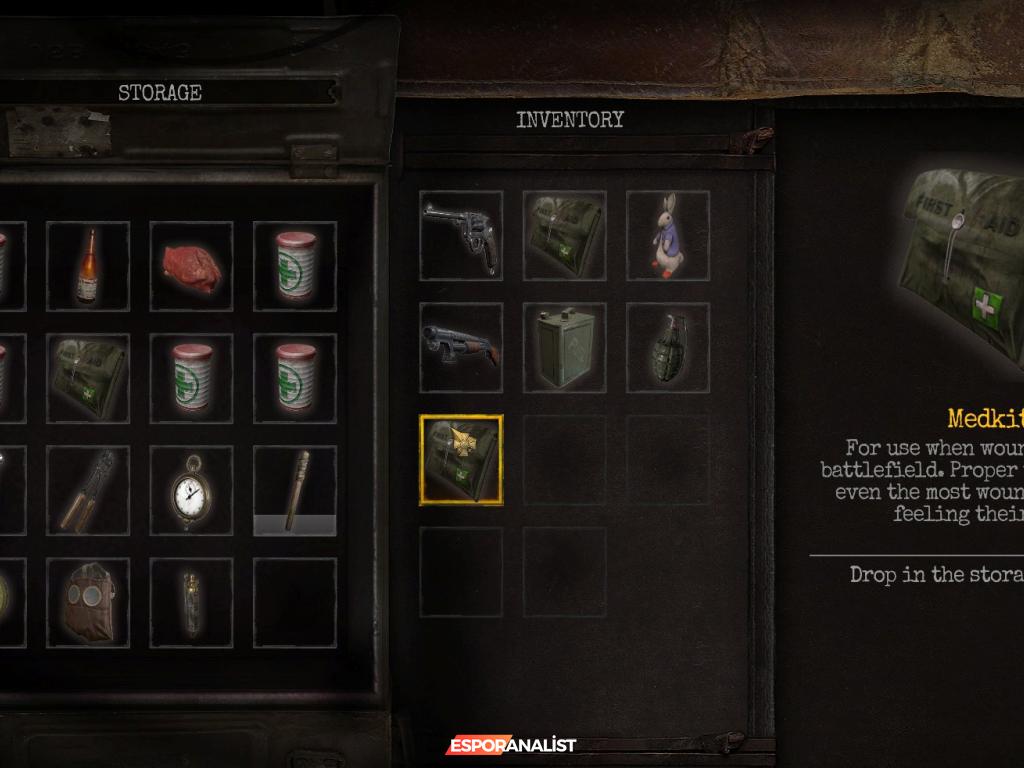
Task: Click the stick grenade storage slot
Action: pos(295,490)
